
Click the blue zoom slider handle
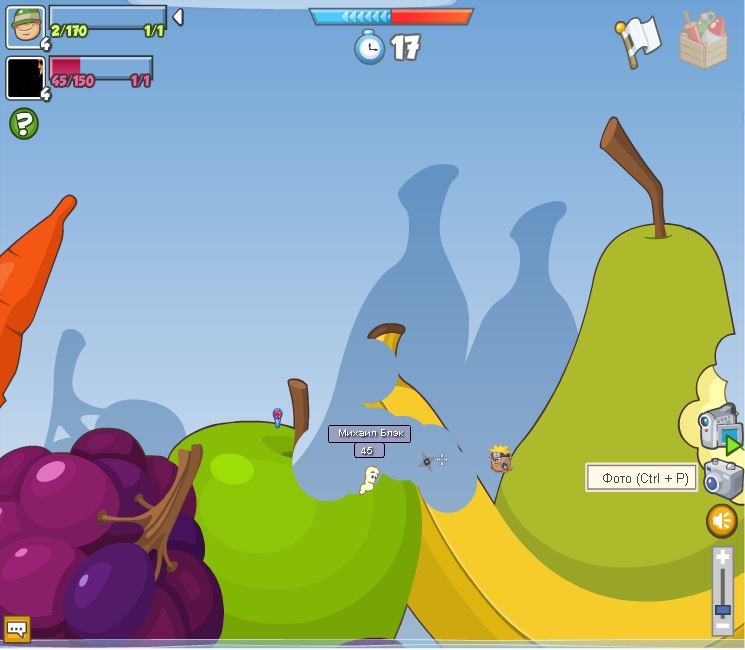(x=722, y=609)
